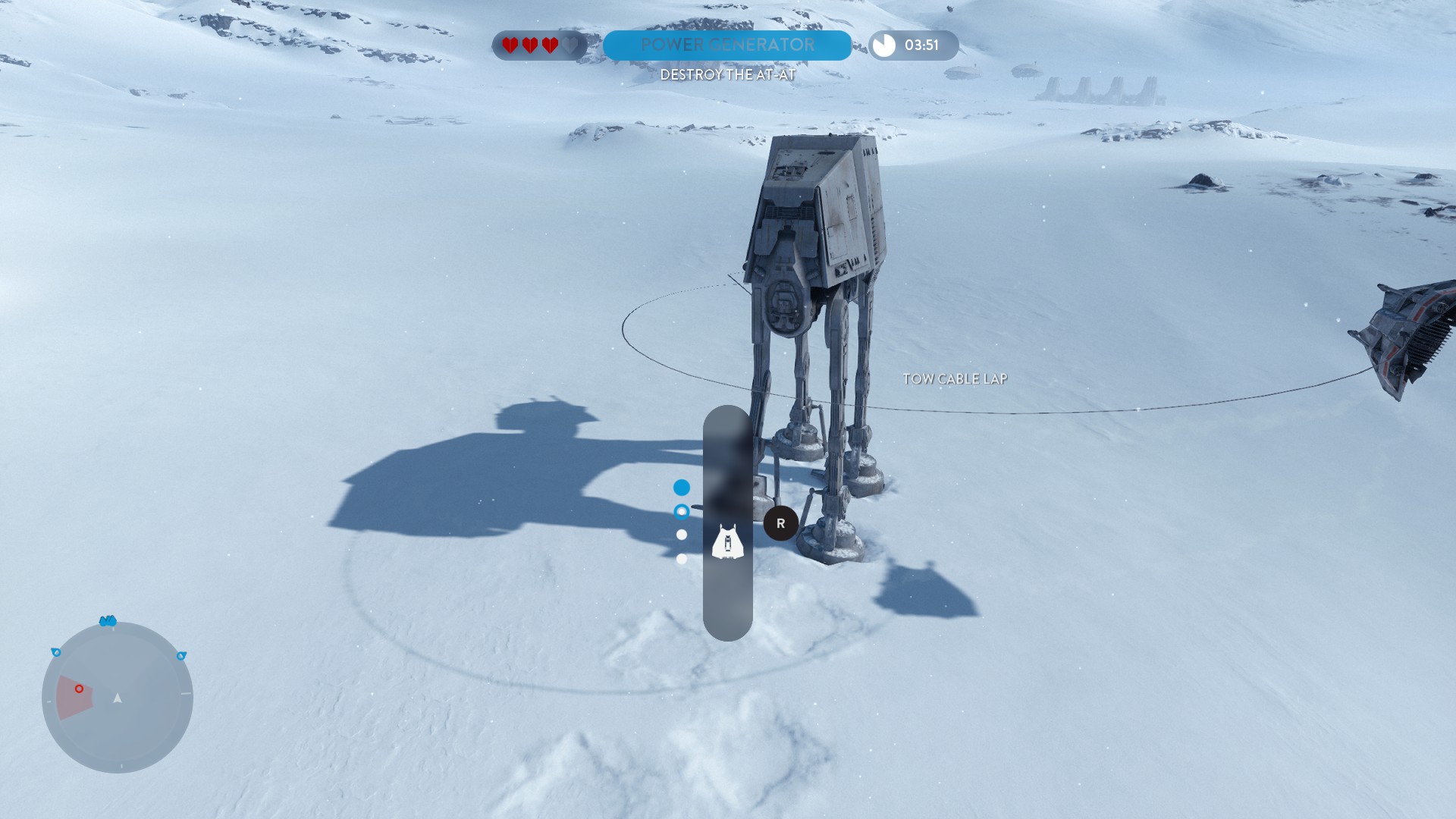This screenshot has width=1456, height=819.
Task: Click the red enemy marker on the minimap
Action: tap(79, 689)
